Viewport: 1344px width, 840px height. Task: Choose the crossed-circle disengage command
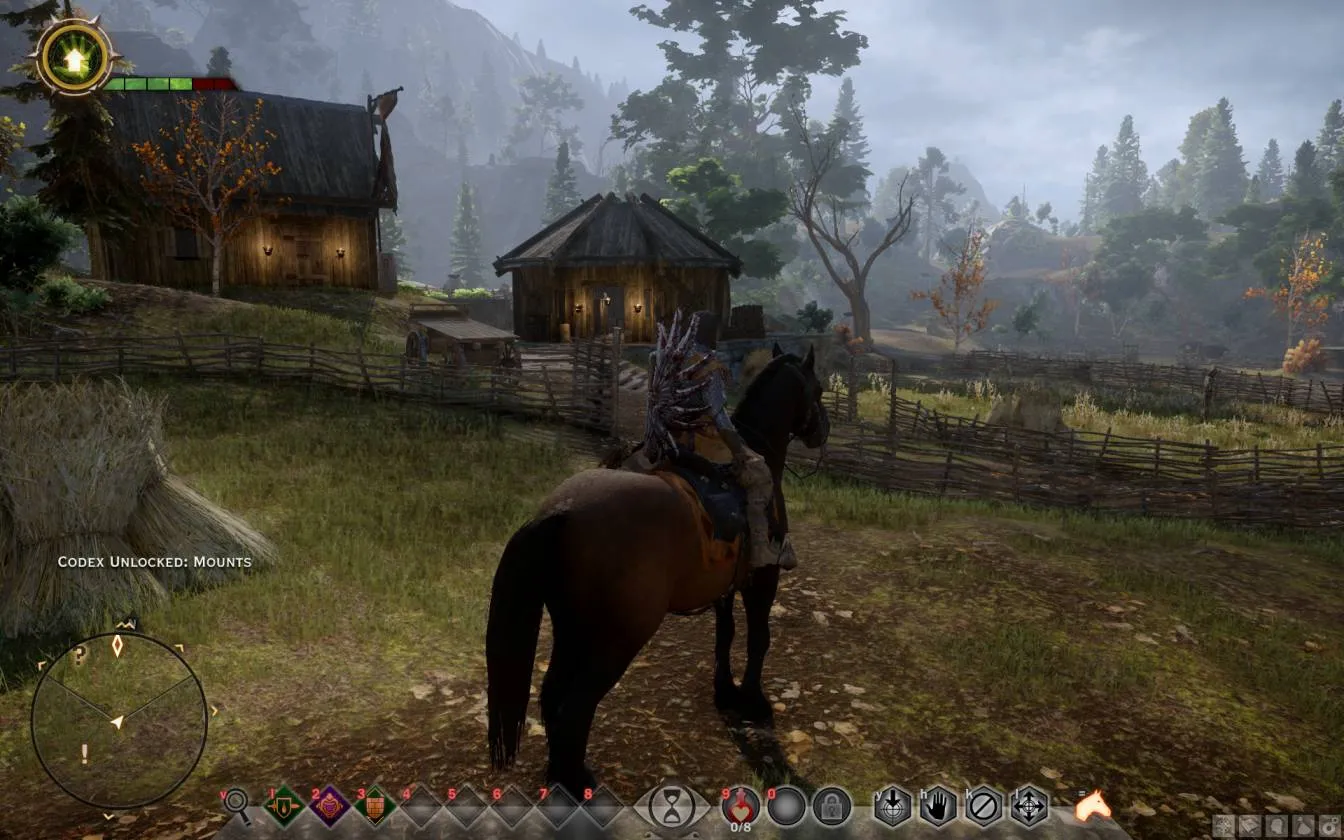tap(984, 805)
